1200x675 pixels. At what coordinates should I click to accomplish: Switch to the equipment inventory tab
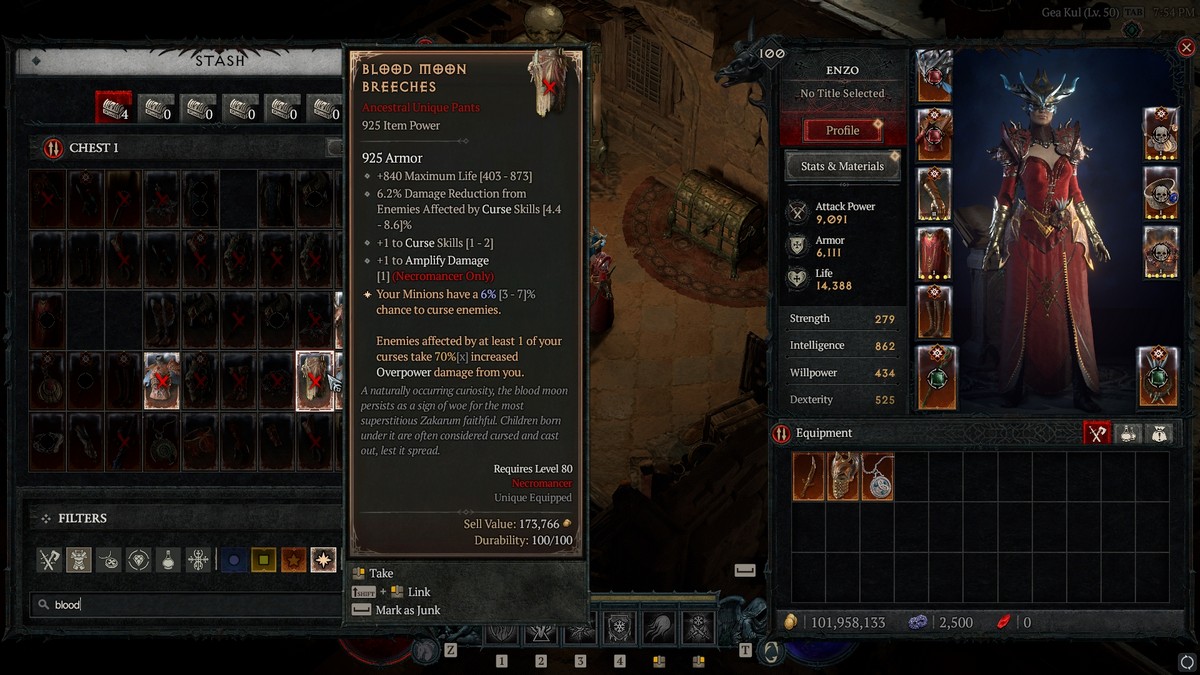pyautogui.click(x=1097, y=433)
